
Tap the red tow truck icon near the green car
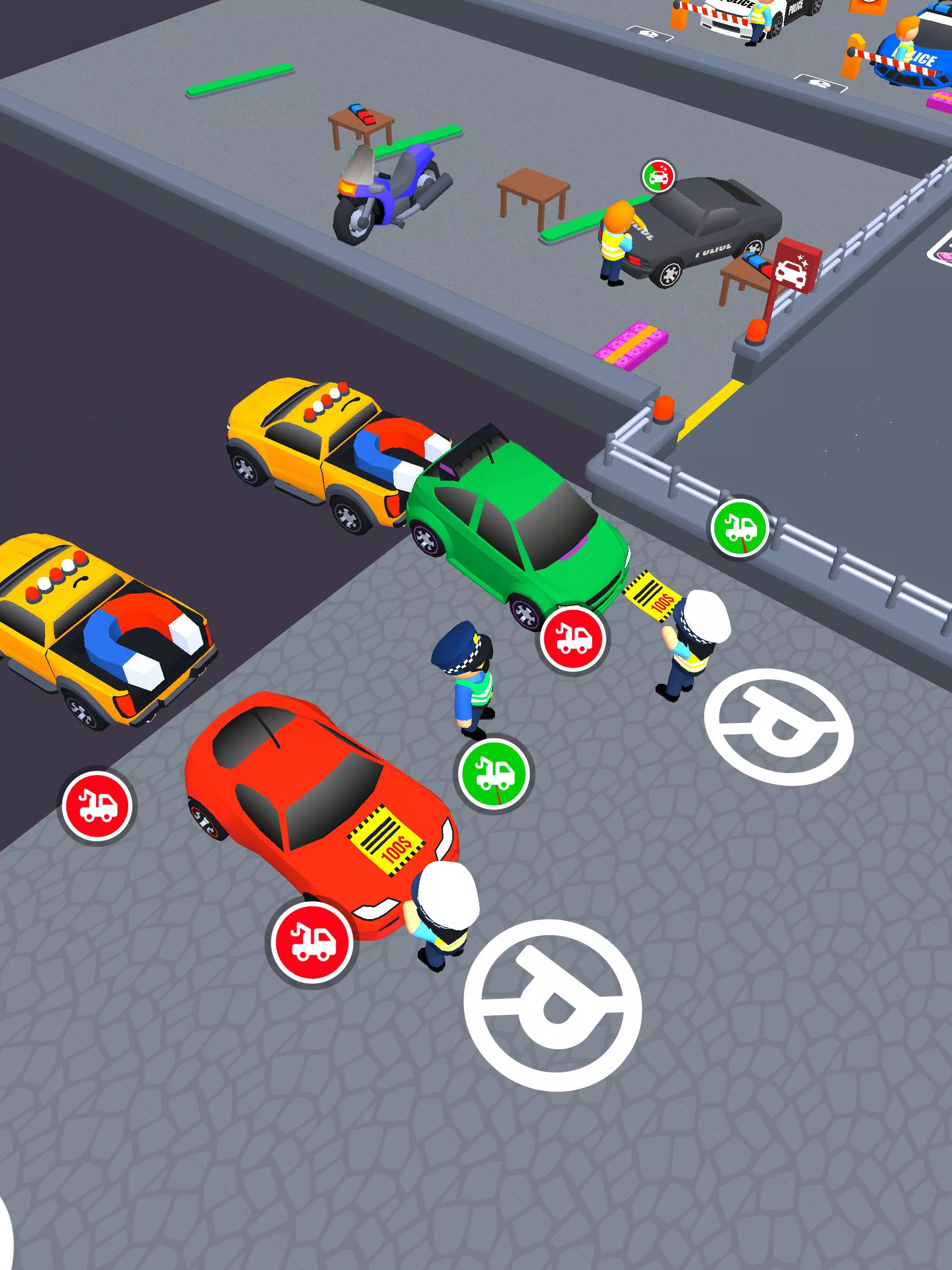click(x=573, y=637)
